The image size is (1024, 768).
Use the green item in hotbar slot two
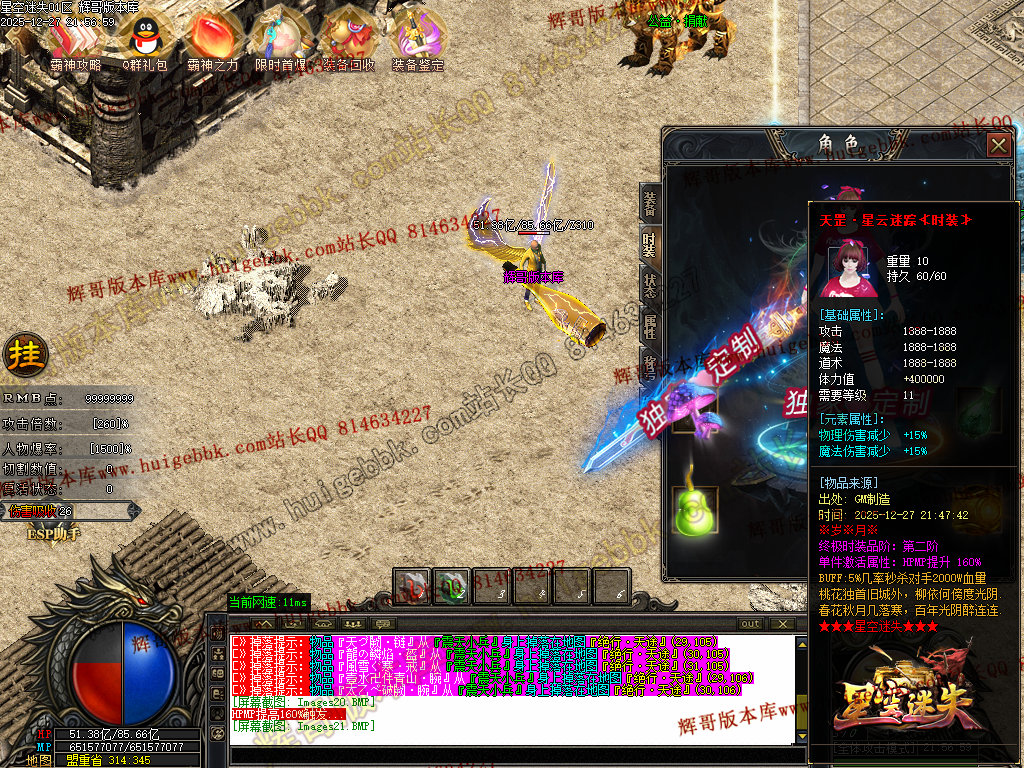click(x=451, y=587)
